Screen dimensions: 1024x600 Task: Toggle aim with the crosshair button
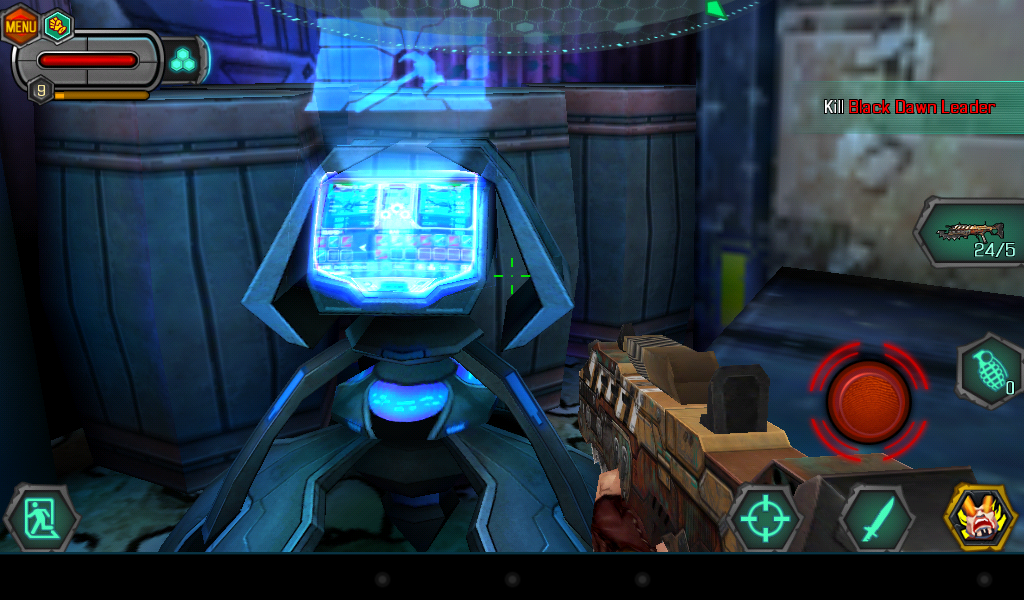point(764,519)
